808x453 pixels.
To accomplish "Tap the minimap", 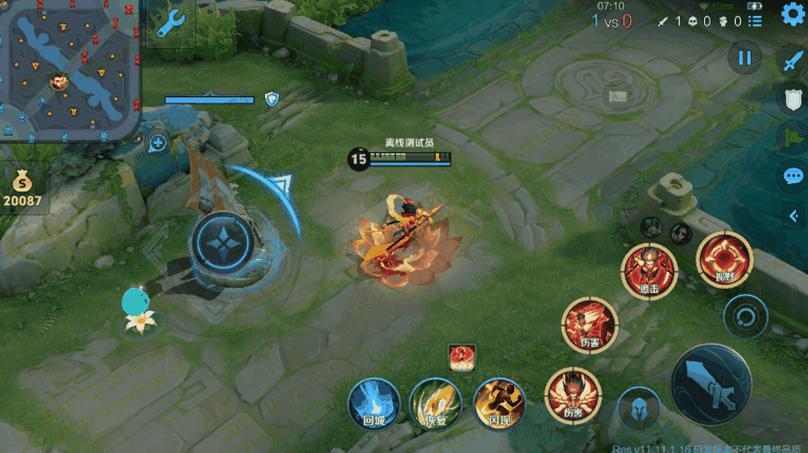I will coord(68,70).
